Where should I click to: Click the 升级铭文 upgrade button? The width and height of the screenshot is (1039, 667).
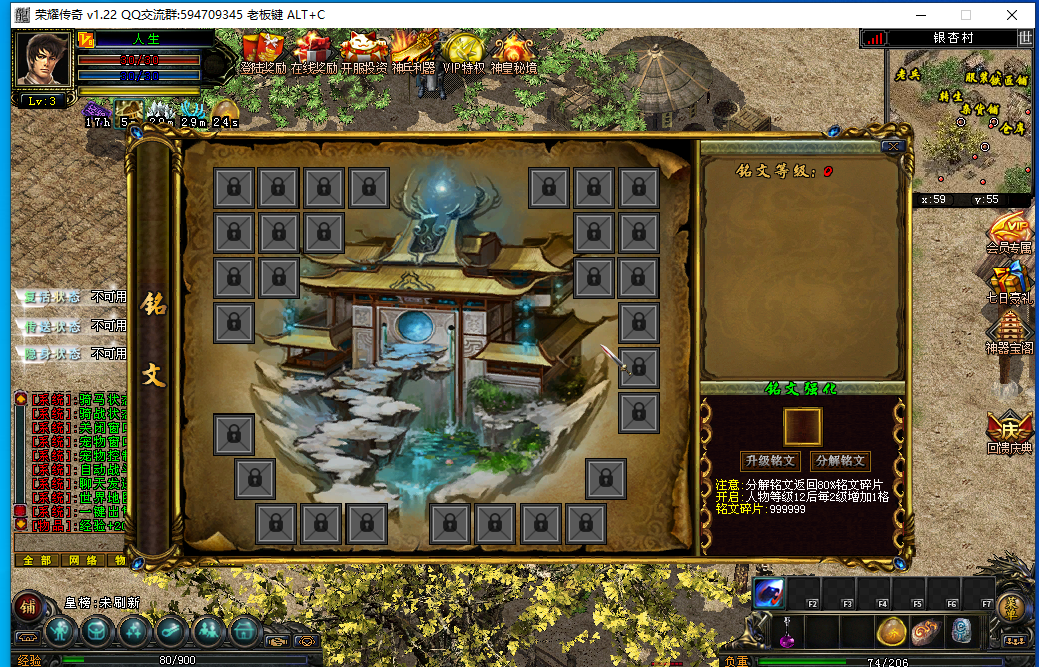point(770,461)
